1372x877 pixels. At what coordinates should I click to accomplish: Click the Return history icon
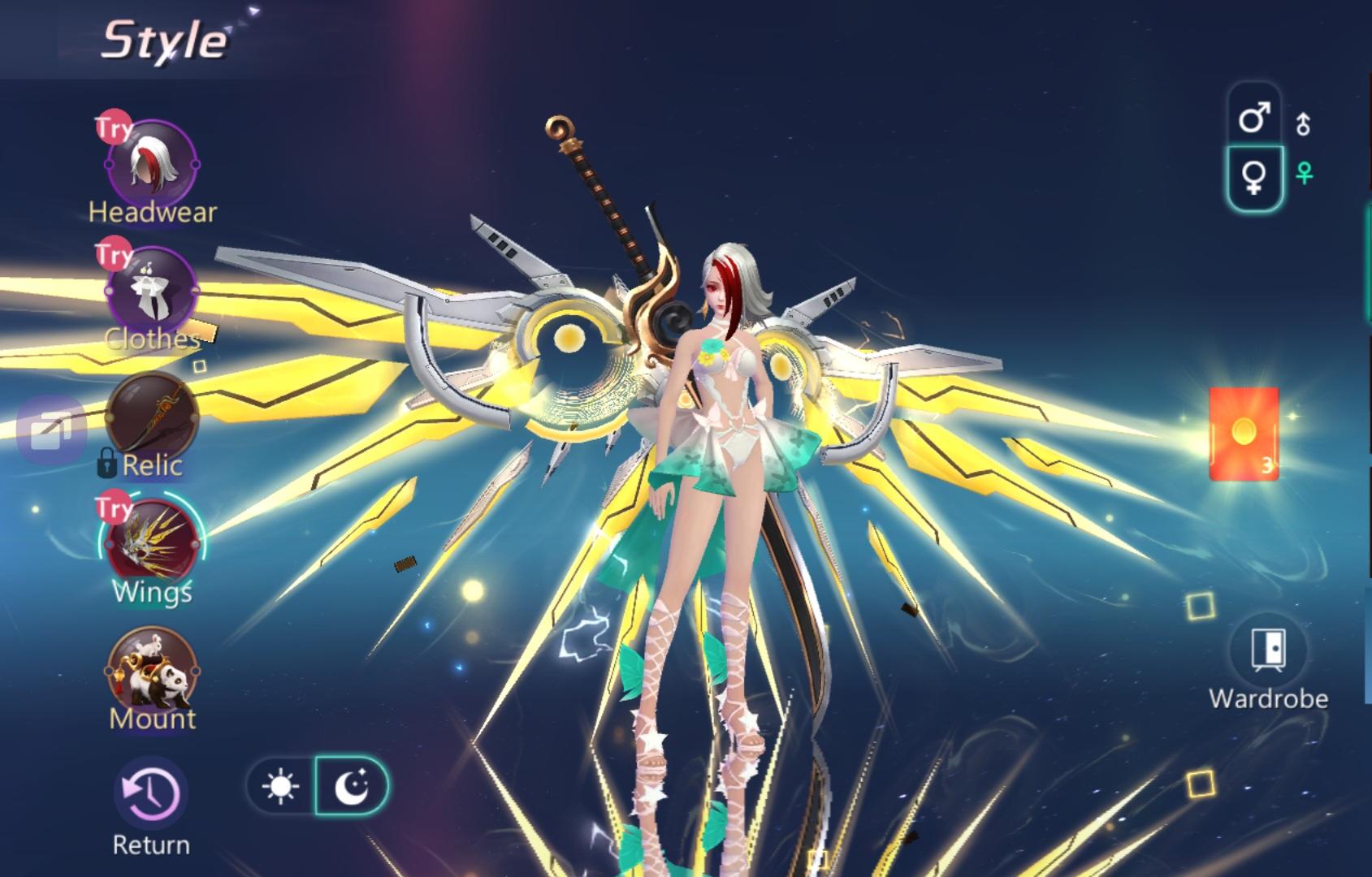[x=152, y=792]
